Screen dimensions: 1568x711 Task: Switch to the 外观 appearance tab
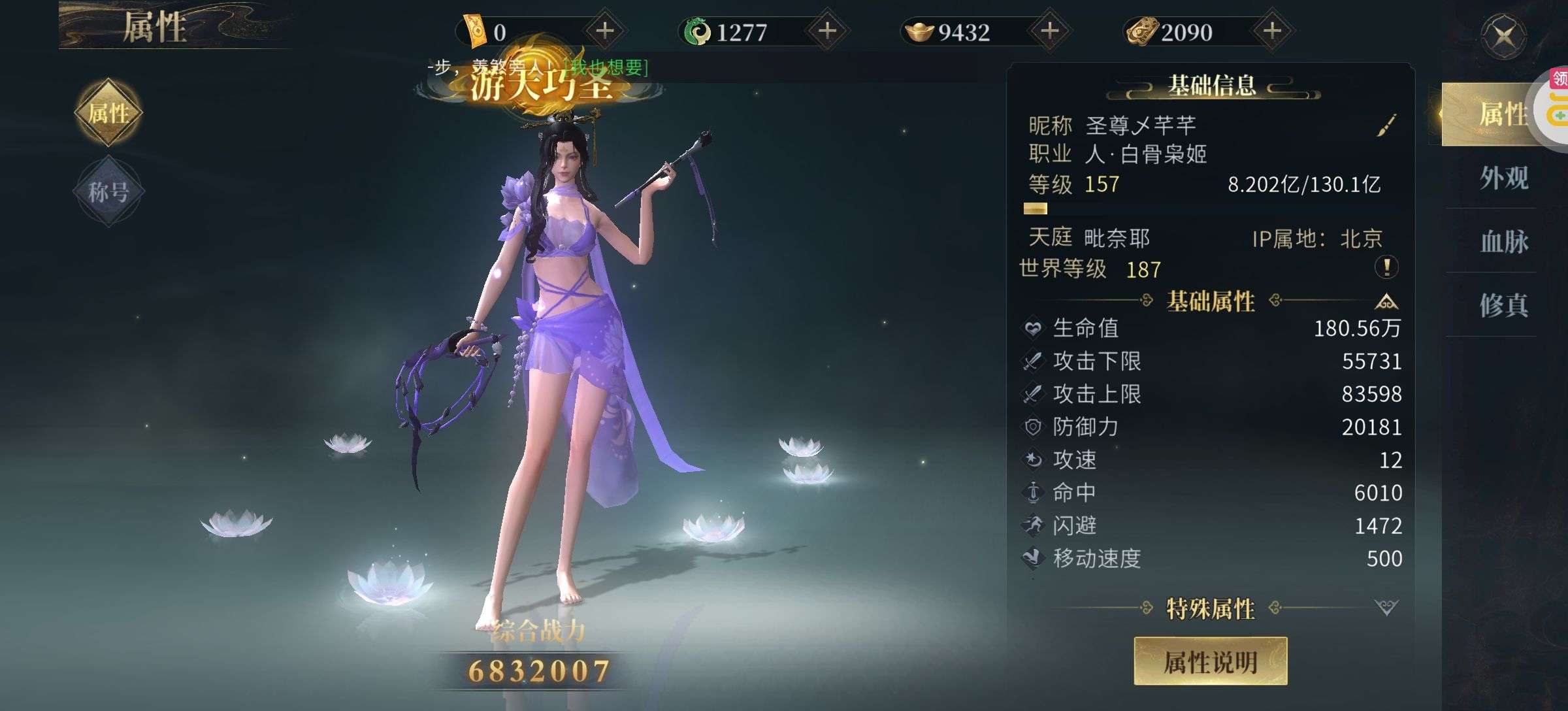tap(1503, 178)
